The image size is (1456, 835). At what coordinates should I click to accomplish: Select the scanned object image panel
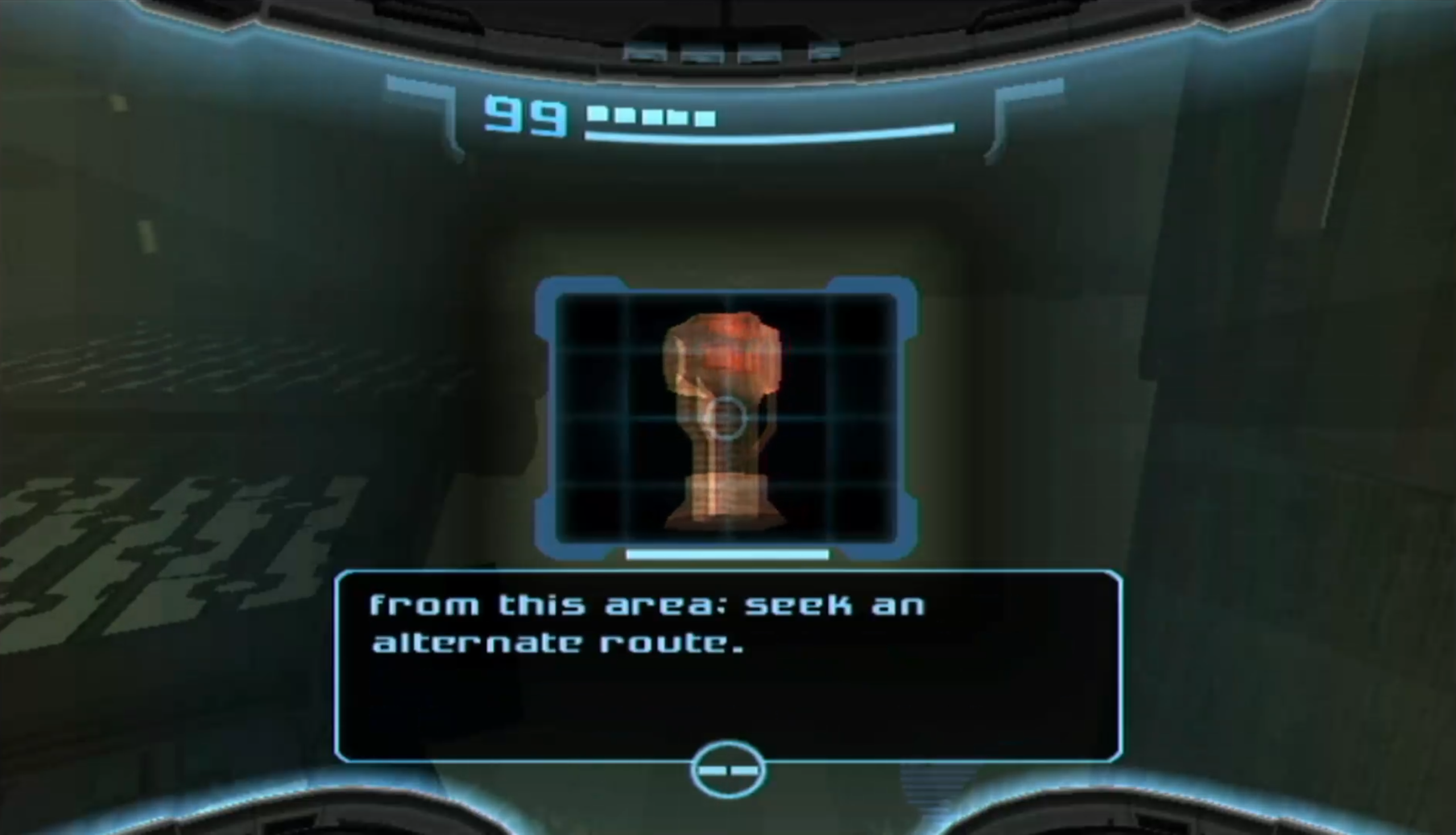(726, 418)
